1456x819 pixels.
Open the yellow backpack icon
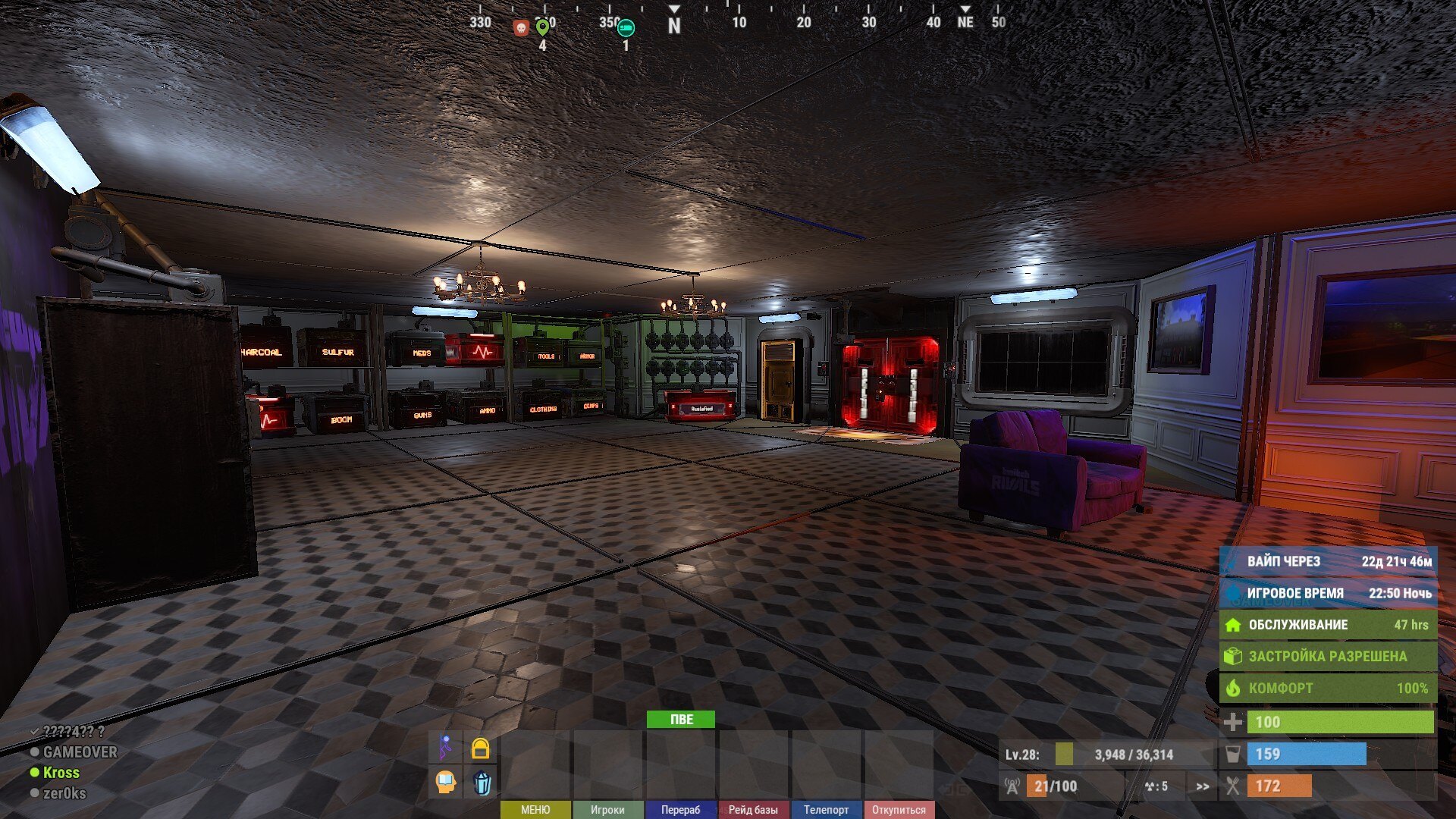pyautogui.click(x=480, y=748)
